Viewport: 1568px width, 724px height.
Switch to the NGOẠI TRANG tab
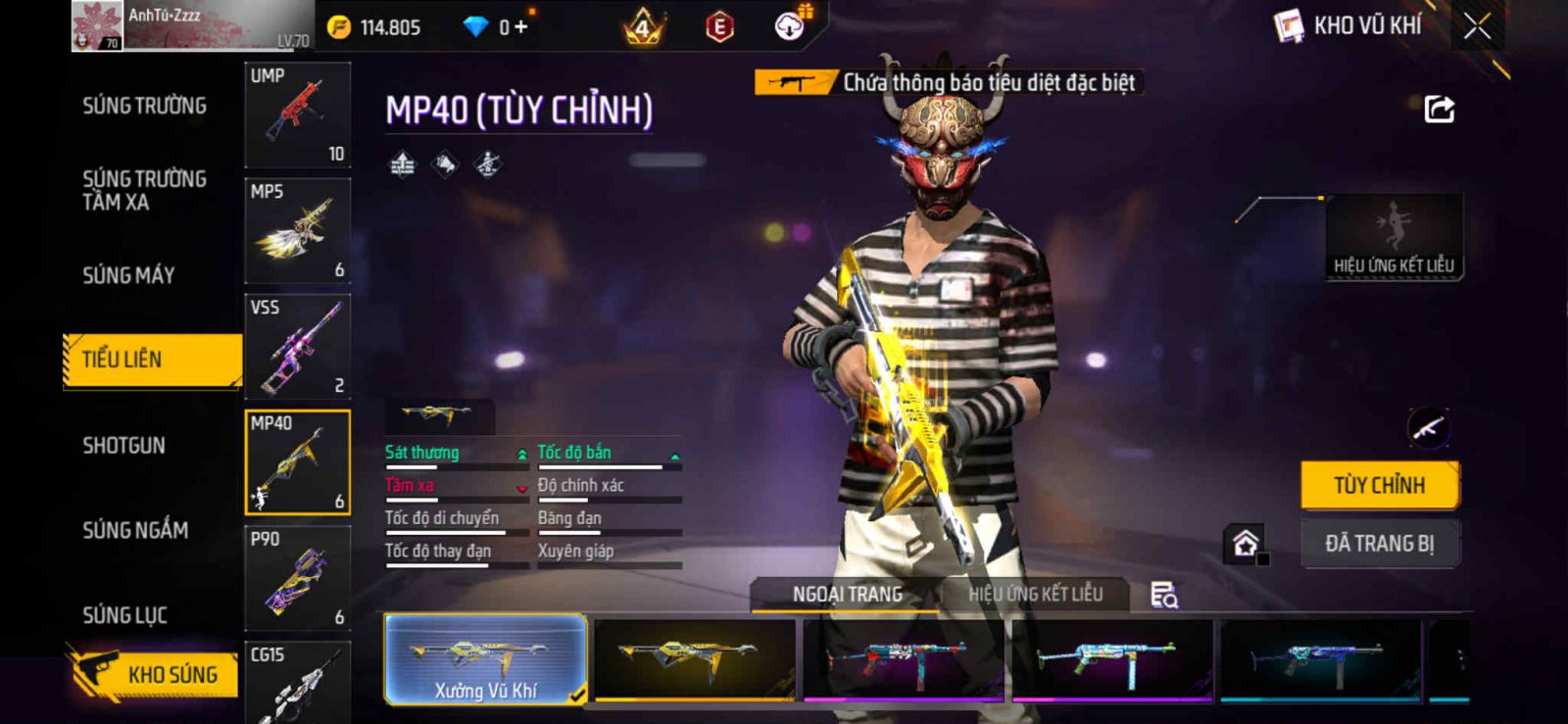847,594
